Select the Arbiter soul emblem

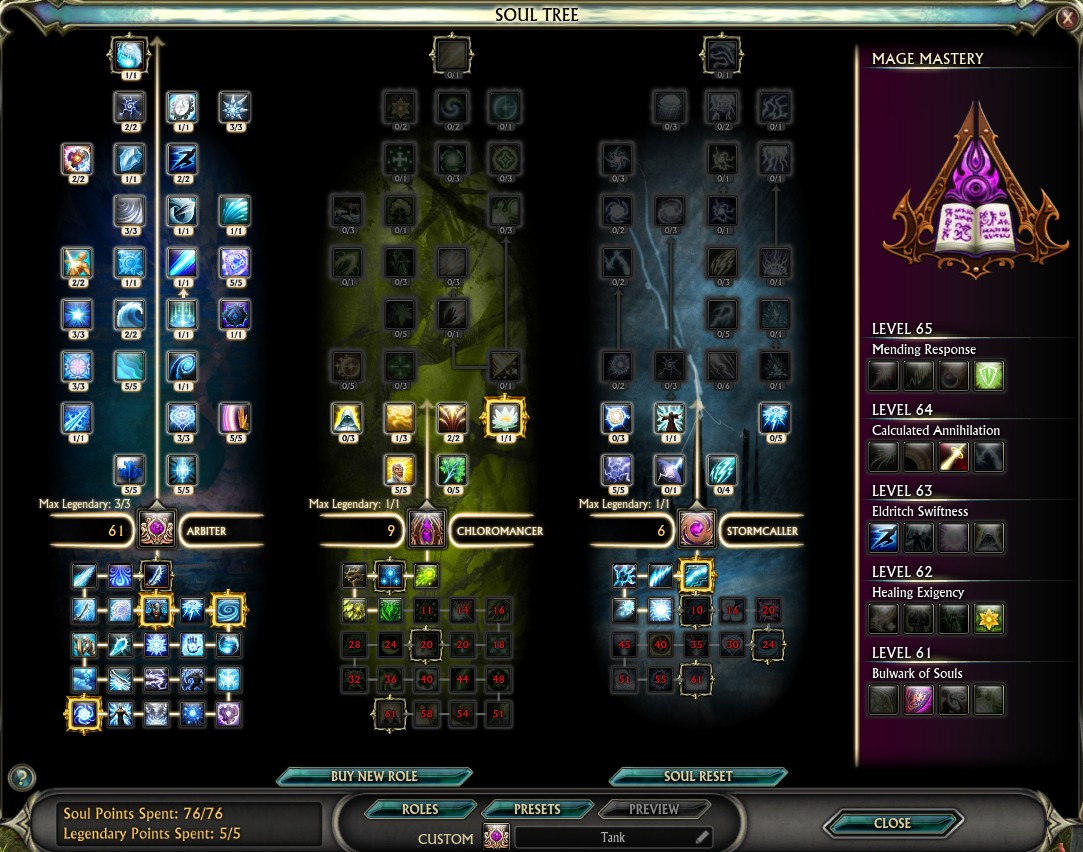pos(157,530)
